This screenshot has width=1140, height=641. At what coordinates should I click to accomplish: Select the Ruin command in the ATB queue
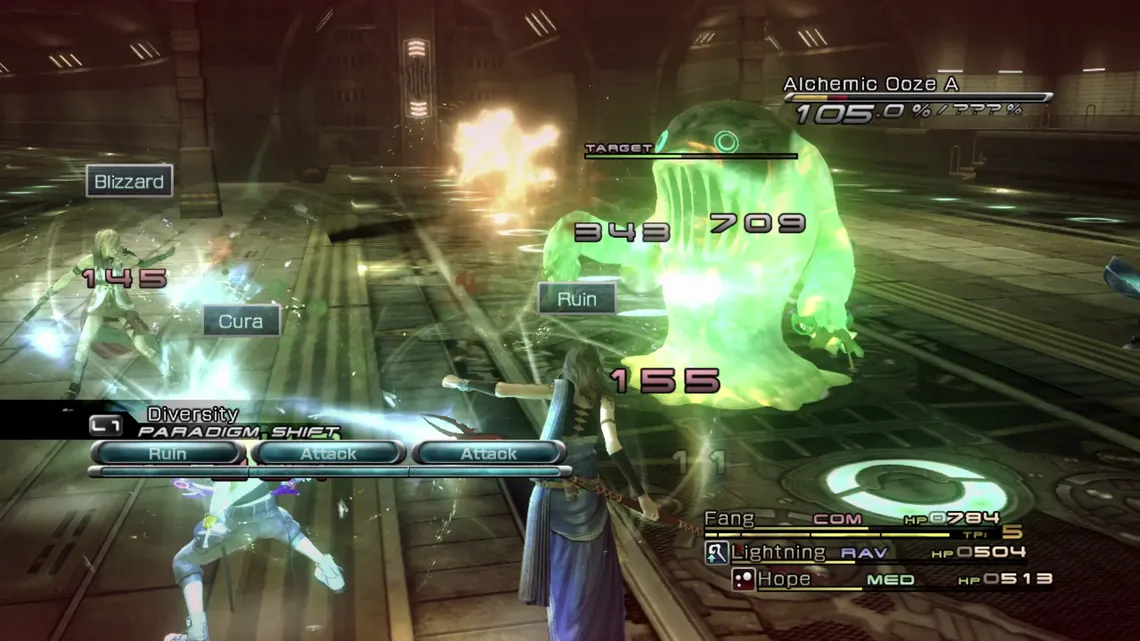[168, 453]
